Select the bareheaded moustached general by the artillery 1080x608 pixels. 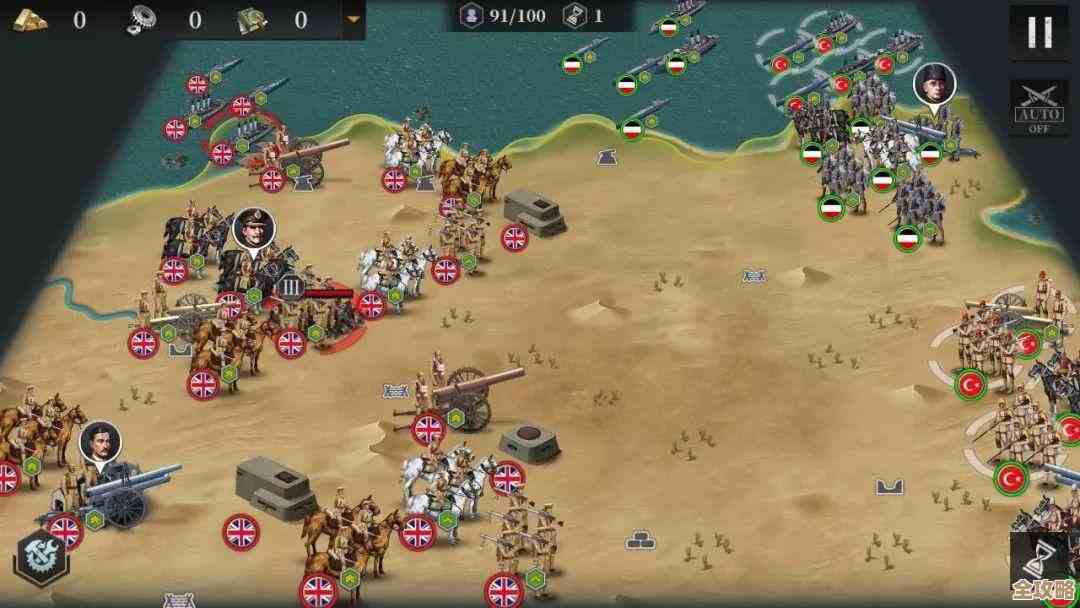100,441
